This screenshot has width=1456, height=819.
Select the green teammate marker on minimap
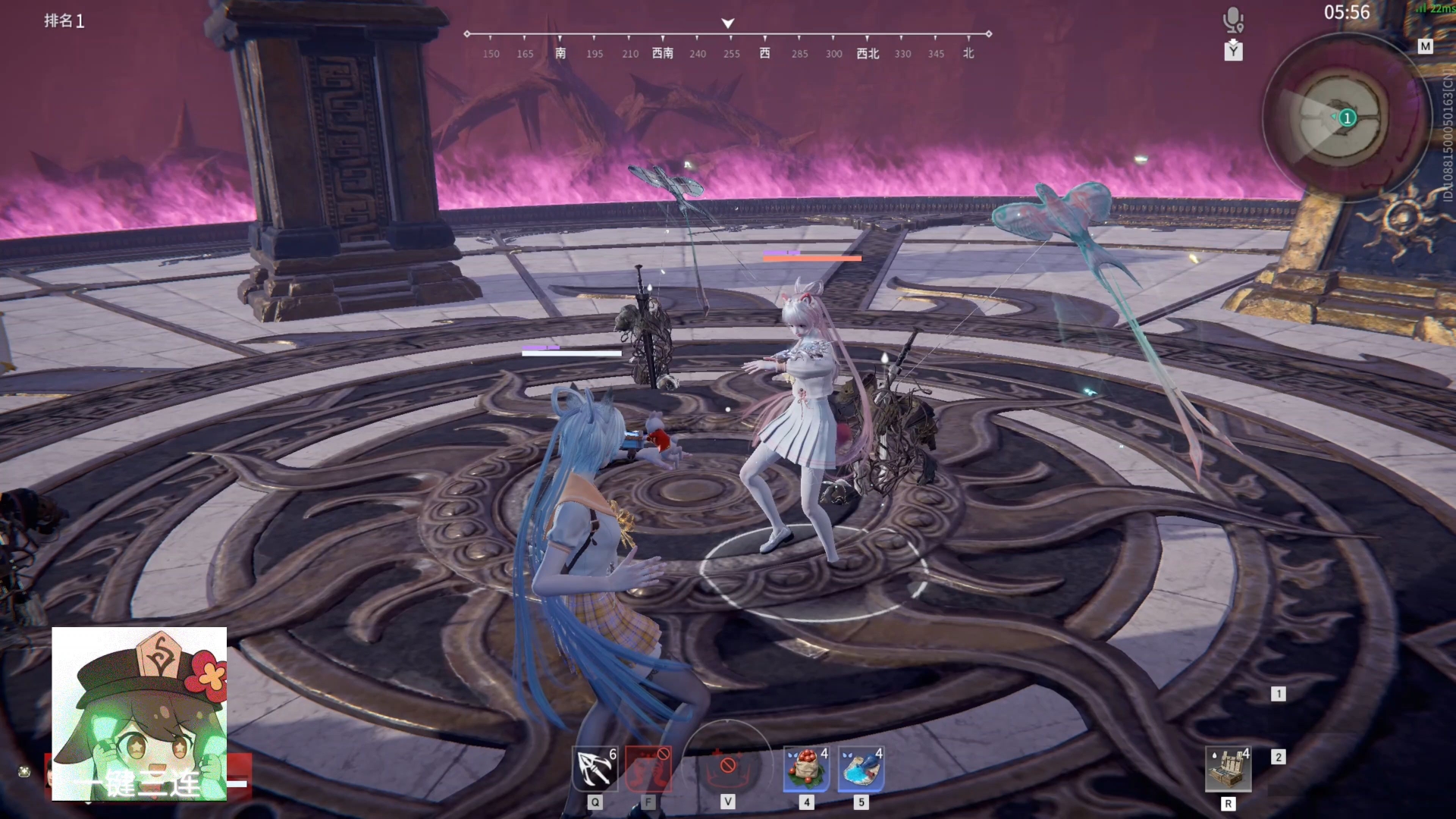point(1347,118)
